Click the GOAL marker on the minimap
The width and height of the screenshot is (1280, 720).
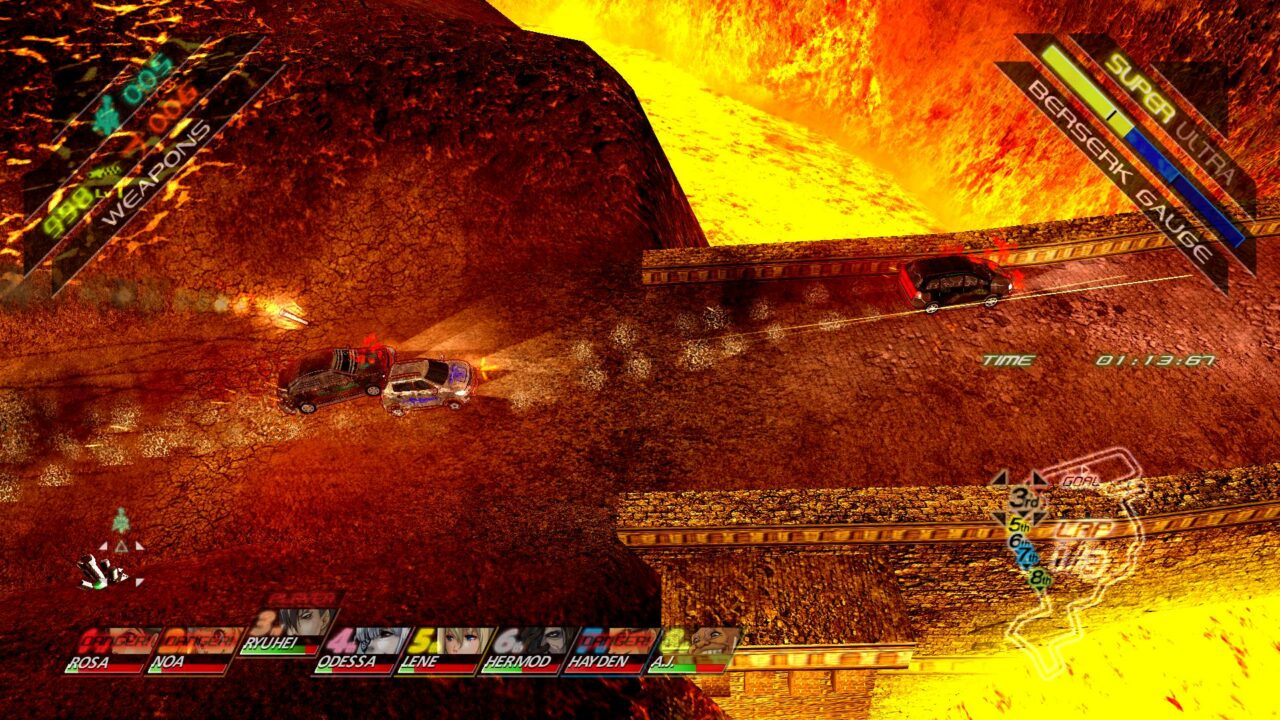point(1080,480)
